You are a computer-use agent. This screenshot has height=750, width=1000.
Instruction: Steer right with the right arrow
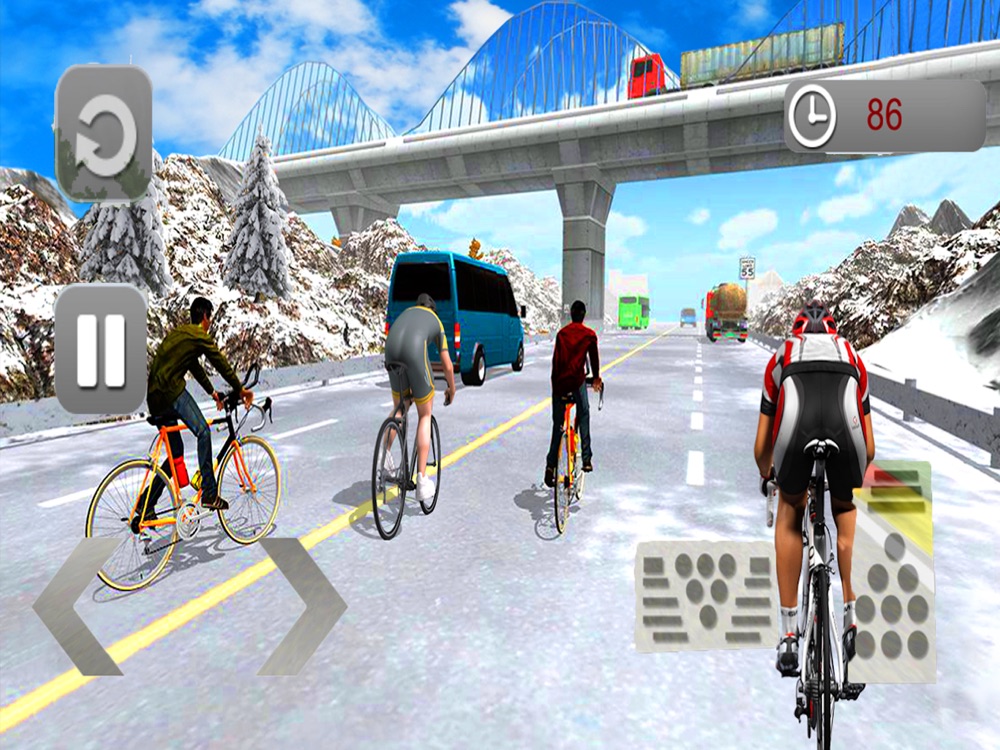302,606
